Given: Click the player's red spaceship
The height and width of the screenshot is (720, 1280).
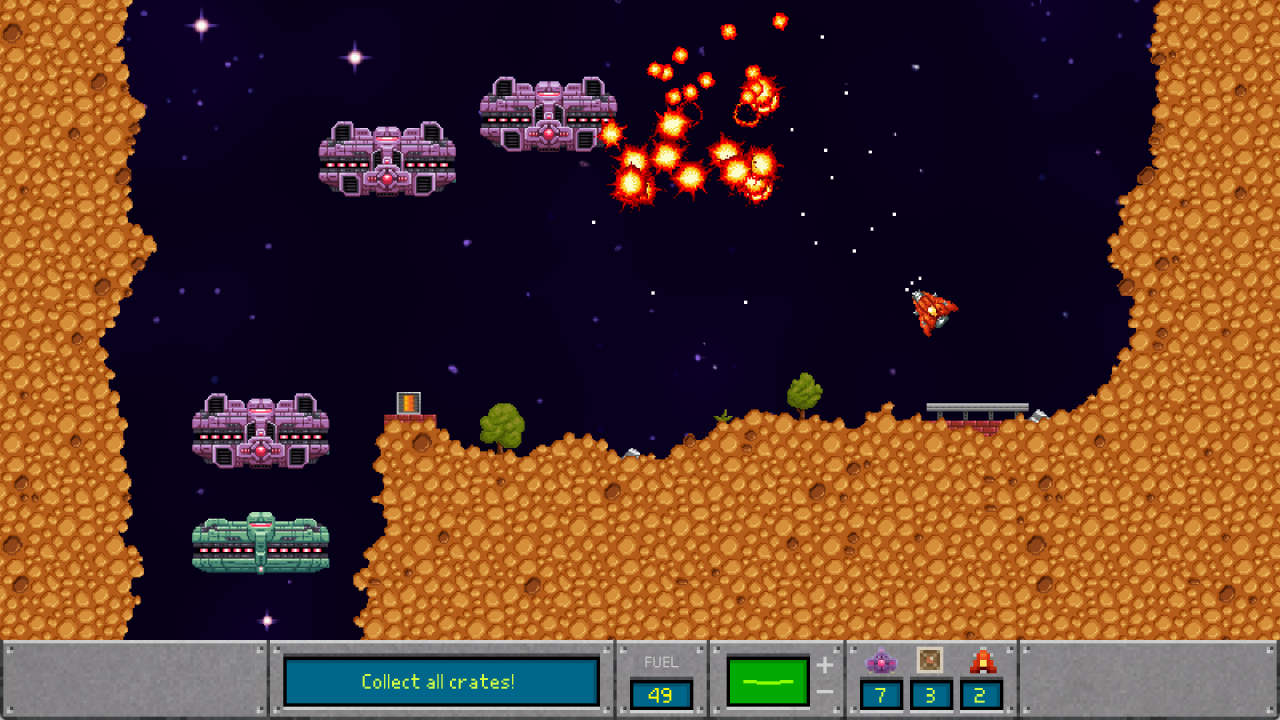Looking at the screenshot, I should coord(931,310).
